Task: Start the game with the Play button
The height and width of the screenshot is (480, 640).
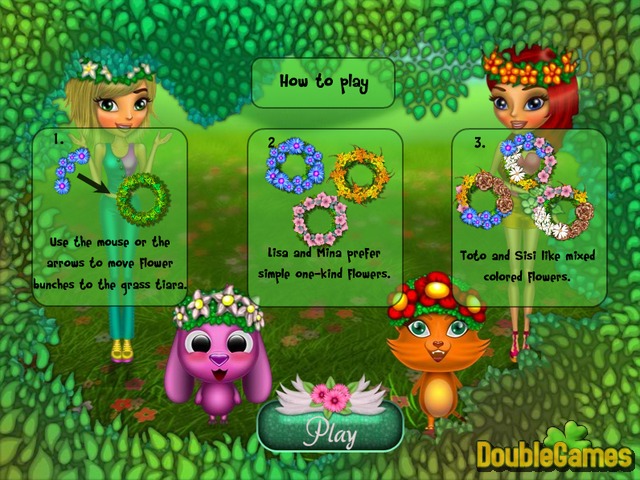Action: tap(330, 429)
